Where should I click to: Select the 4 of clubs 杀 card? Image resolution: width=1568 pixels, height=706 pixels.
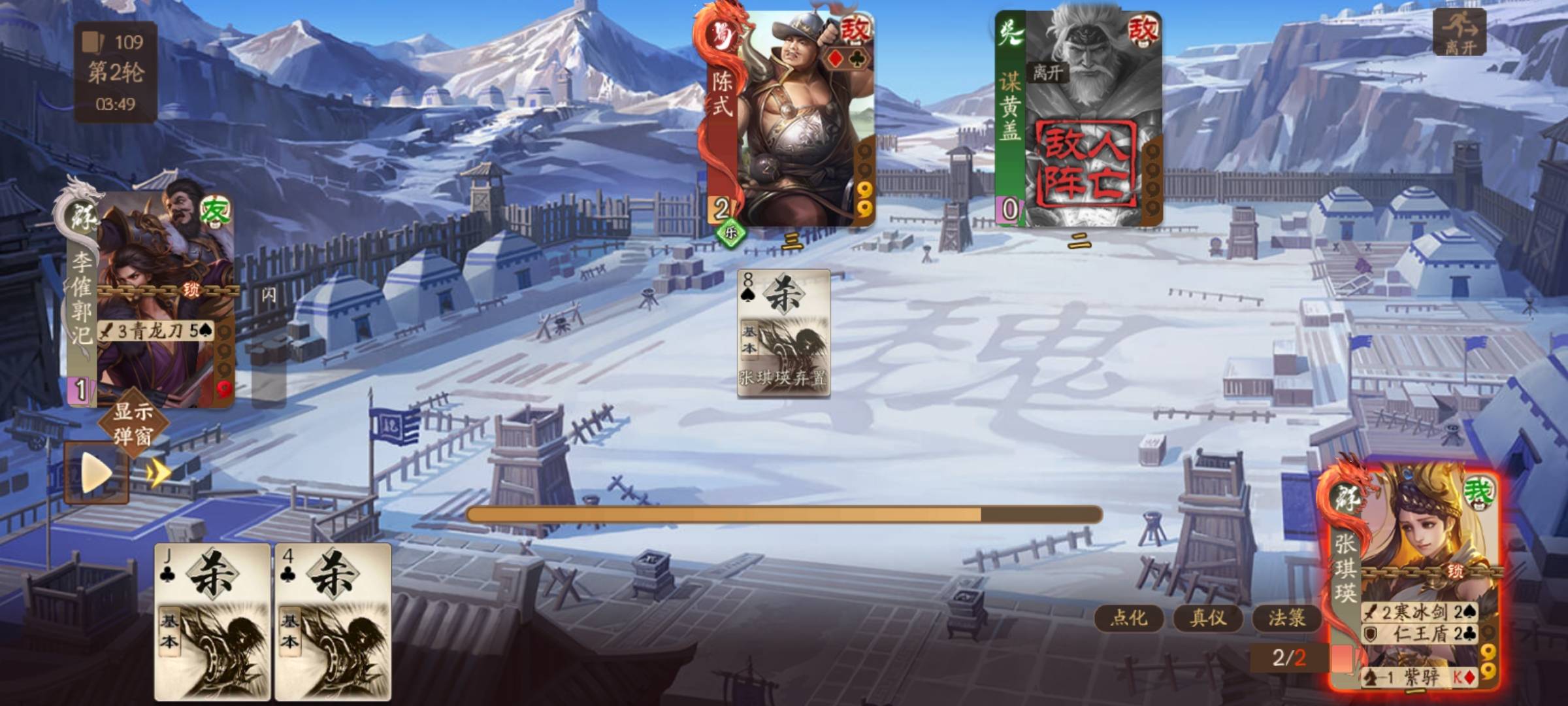(x=333, y=621)
